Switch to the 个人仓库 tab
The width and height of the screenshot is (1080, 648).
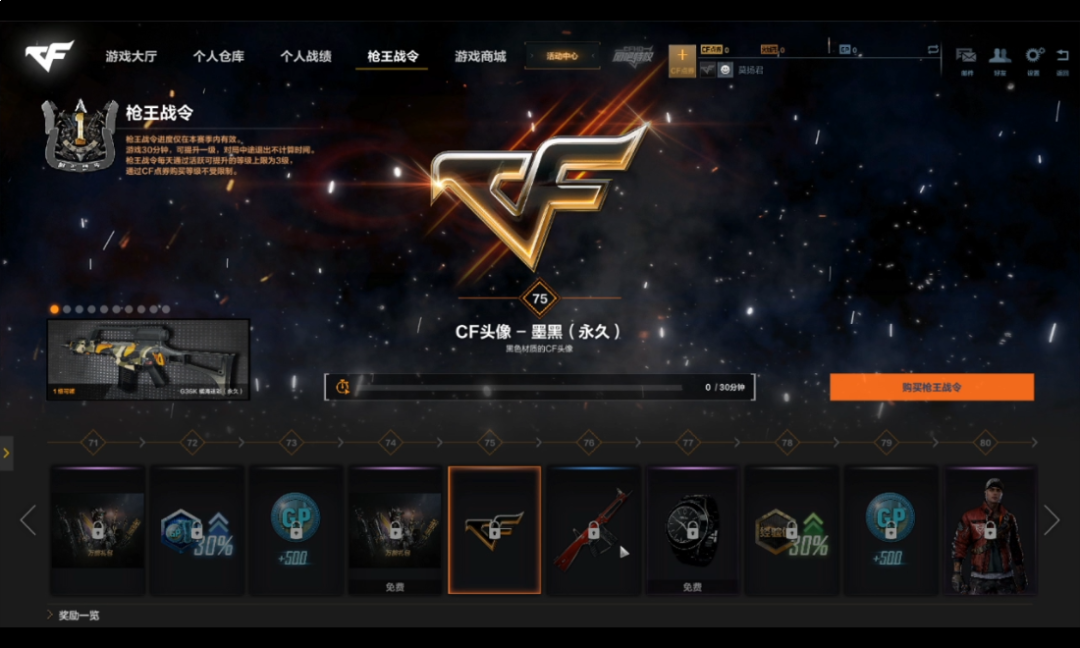point(218,57)
